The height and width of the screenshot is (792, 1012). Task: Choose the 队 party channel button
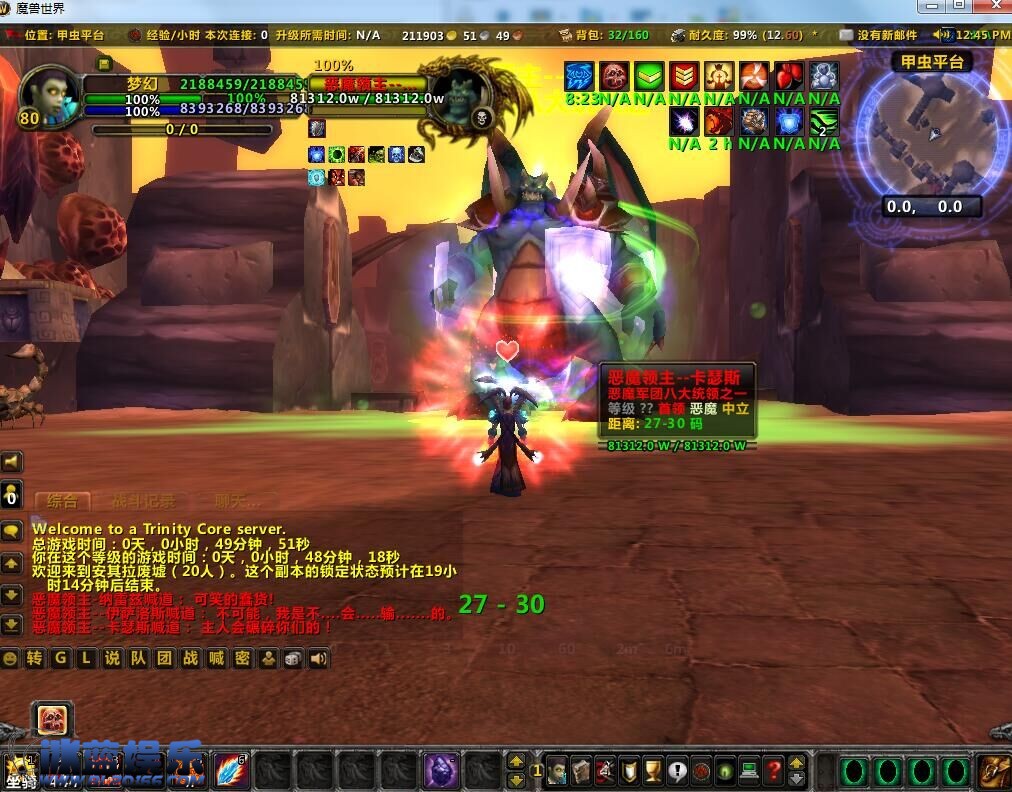[x=138, y=658]
